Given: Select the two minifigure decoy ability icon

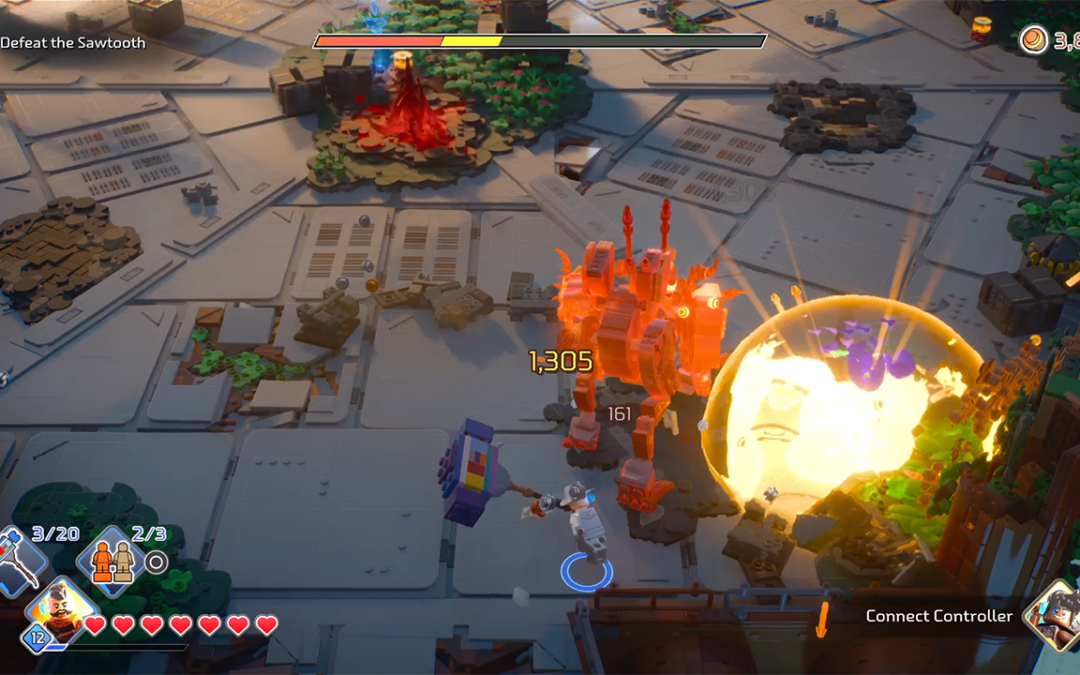Looking at the screenshot, I should [x=112, y=562].
